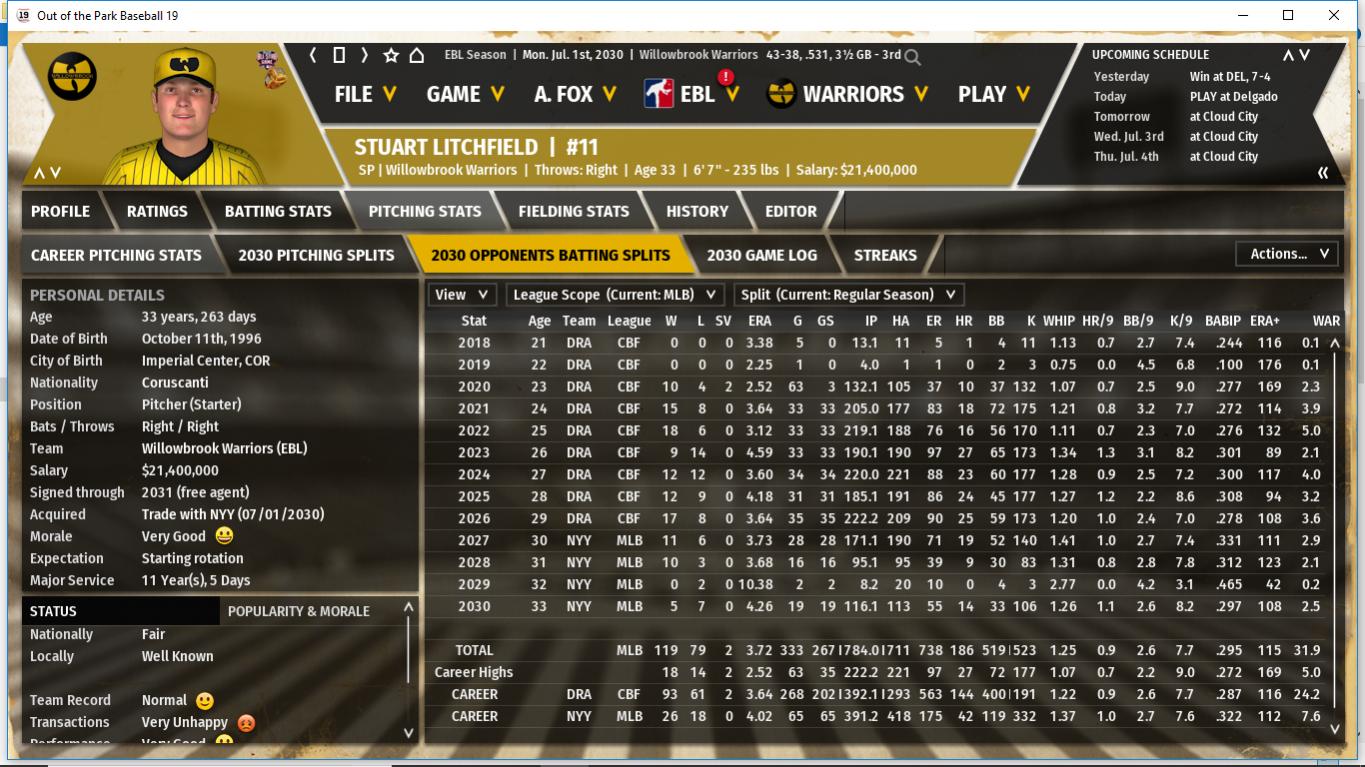Expand the Actions dropdown

coord(1288,254)
